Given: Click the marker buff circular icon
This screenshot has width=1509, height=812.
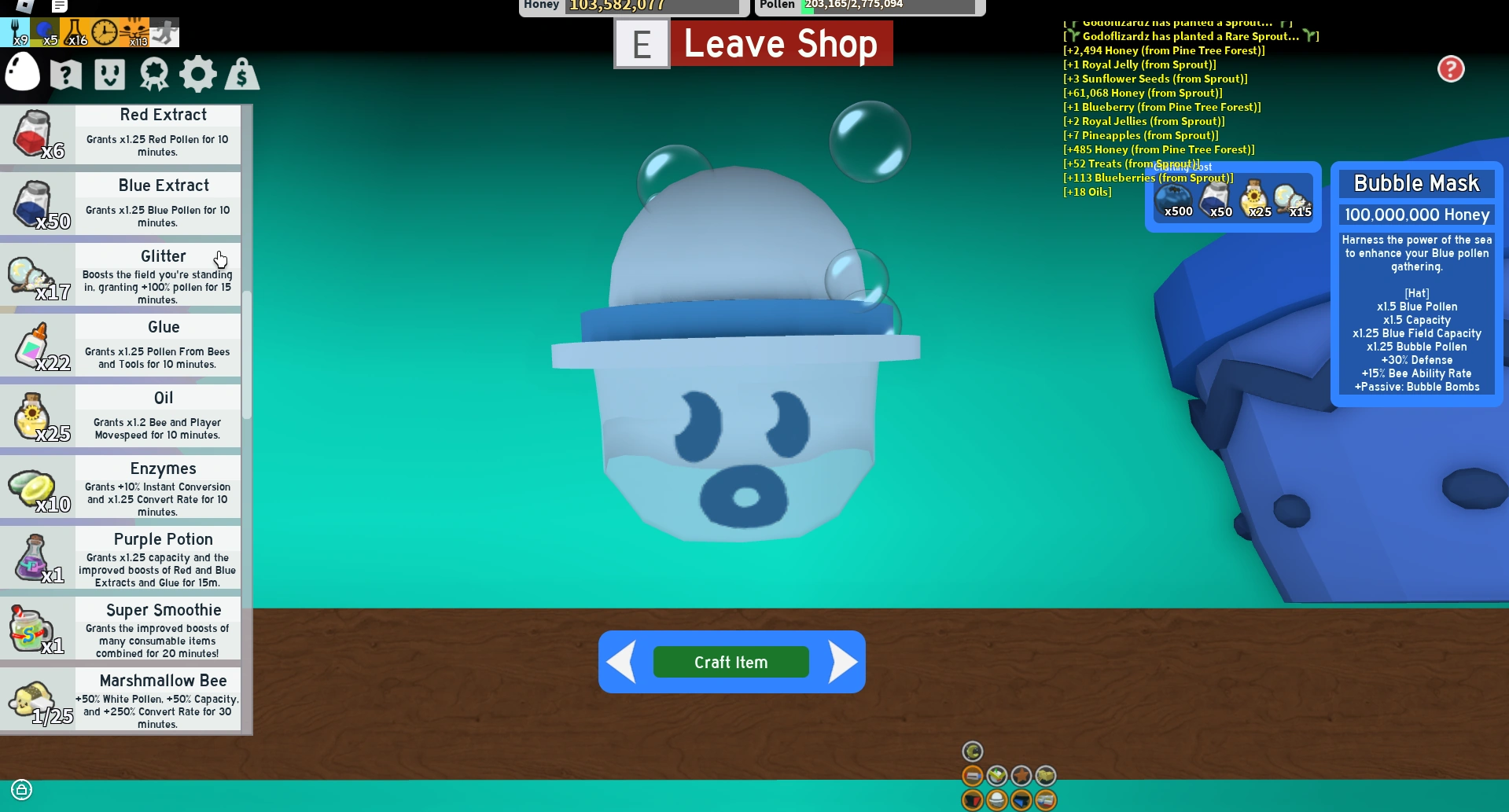Looking at the screenshot, I should [973, 777].
